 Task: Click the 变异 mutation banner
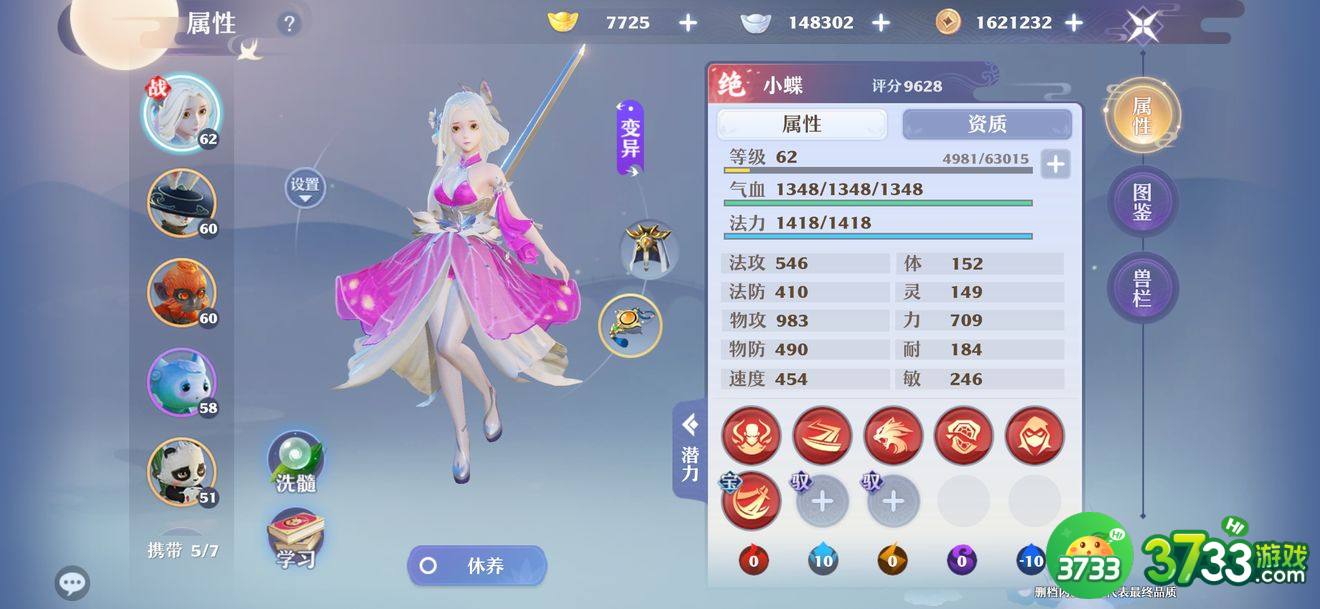tap(630, 138)
